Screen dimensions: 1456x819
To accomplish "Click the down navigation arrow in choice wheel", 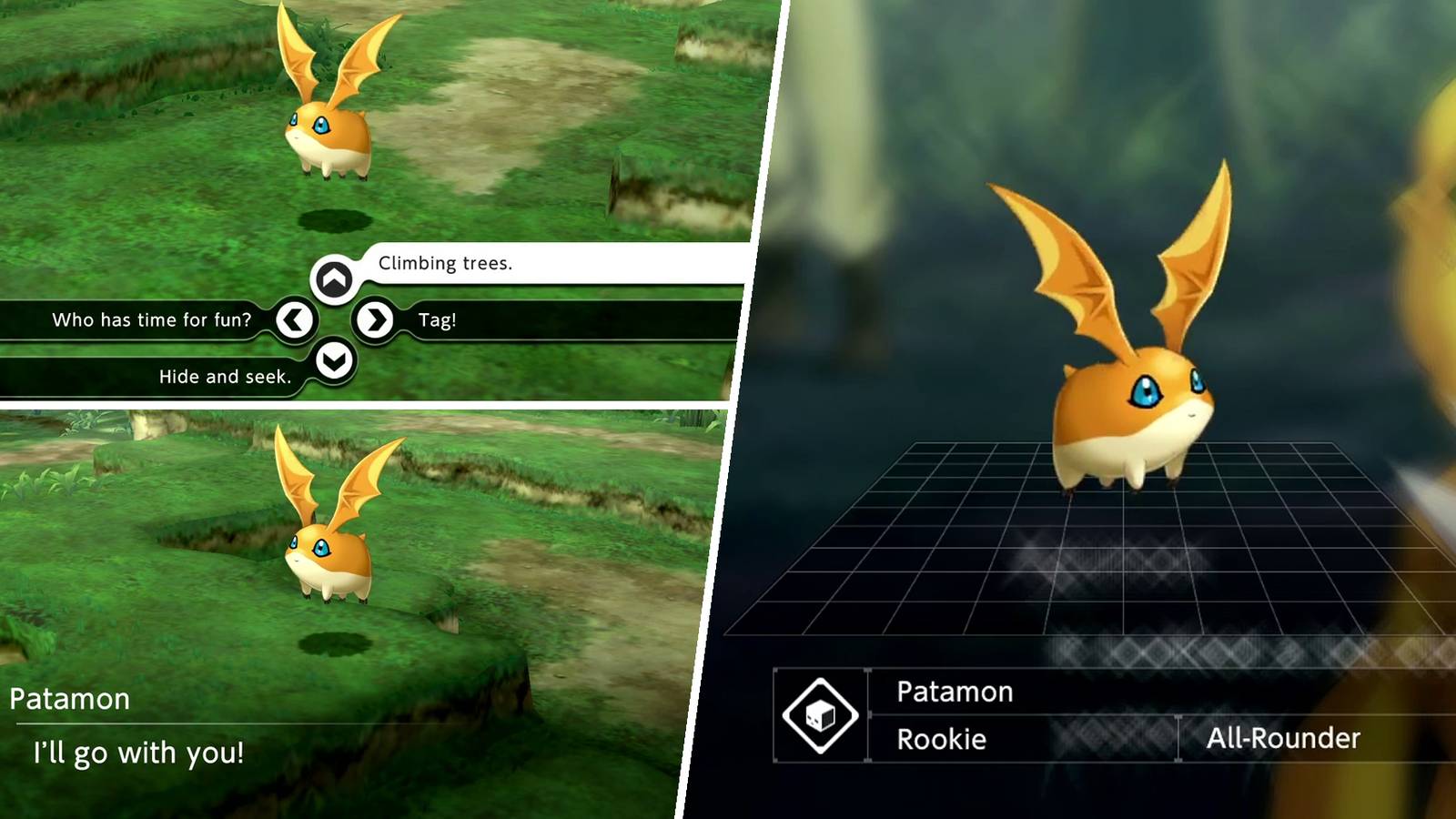I will 336,360.
